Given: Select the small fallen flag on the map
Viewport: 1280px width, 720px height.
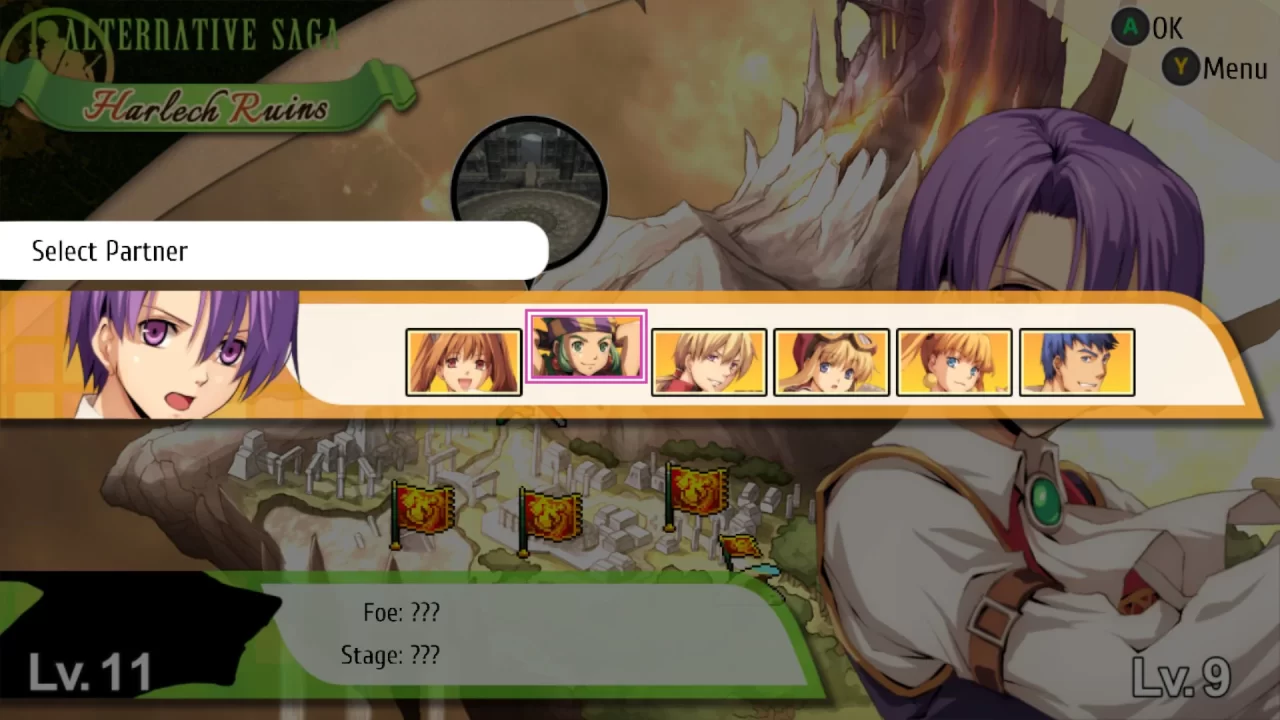Looking at the screenshot, I should [742, 548].
